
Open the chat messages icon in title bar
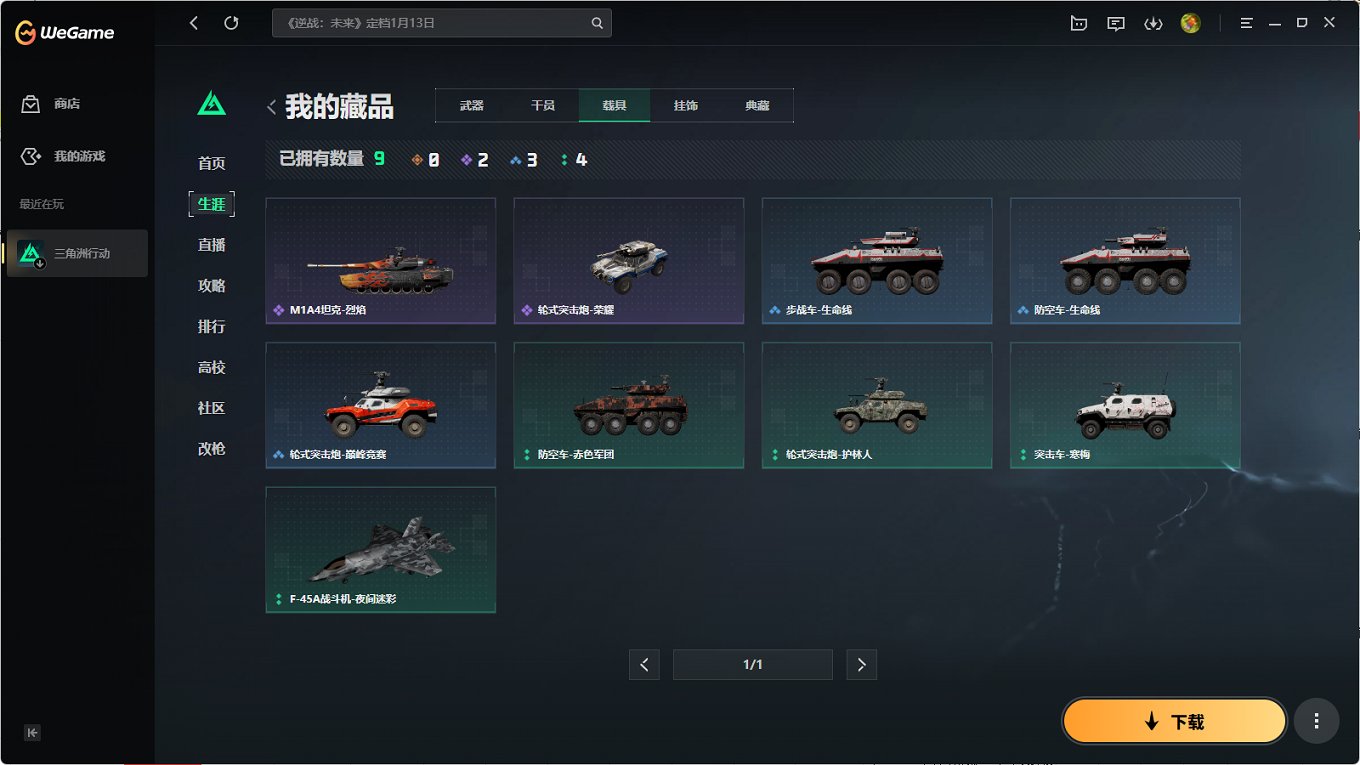coord(1116,22)
